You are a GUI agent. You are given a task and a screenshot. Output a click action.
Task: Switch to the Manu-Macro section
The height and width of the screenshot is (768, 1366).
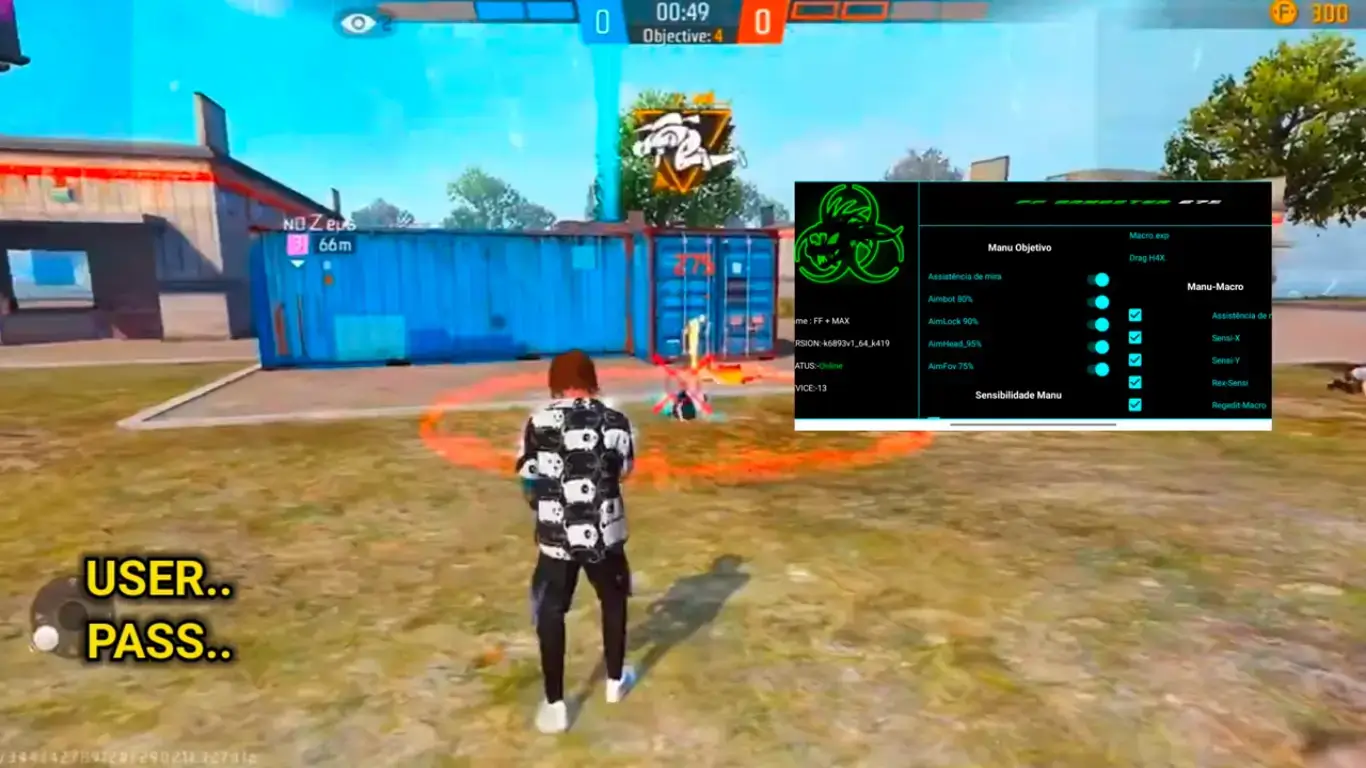pos(1213,286)
